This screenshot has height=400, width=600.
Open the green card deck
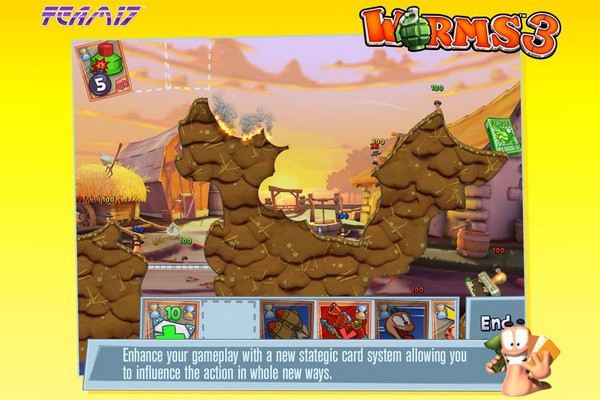click(503, 137)
